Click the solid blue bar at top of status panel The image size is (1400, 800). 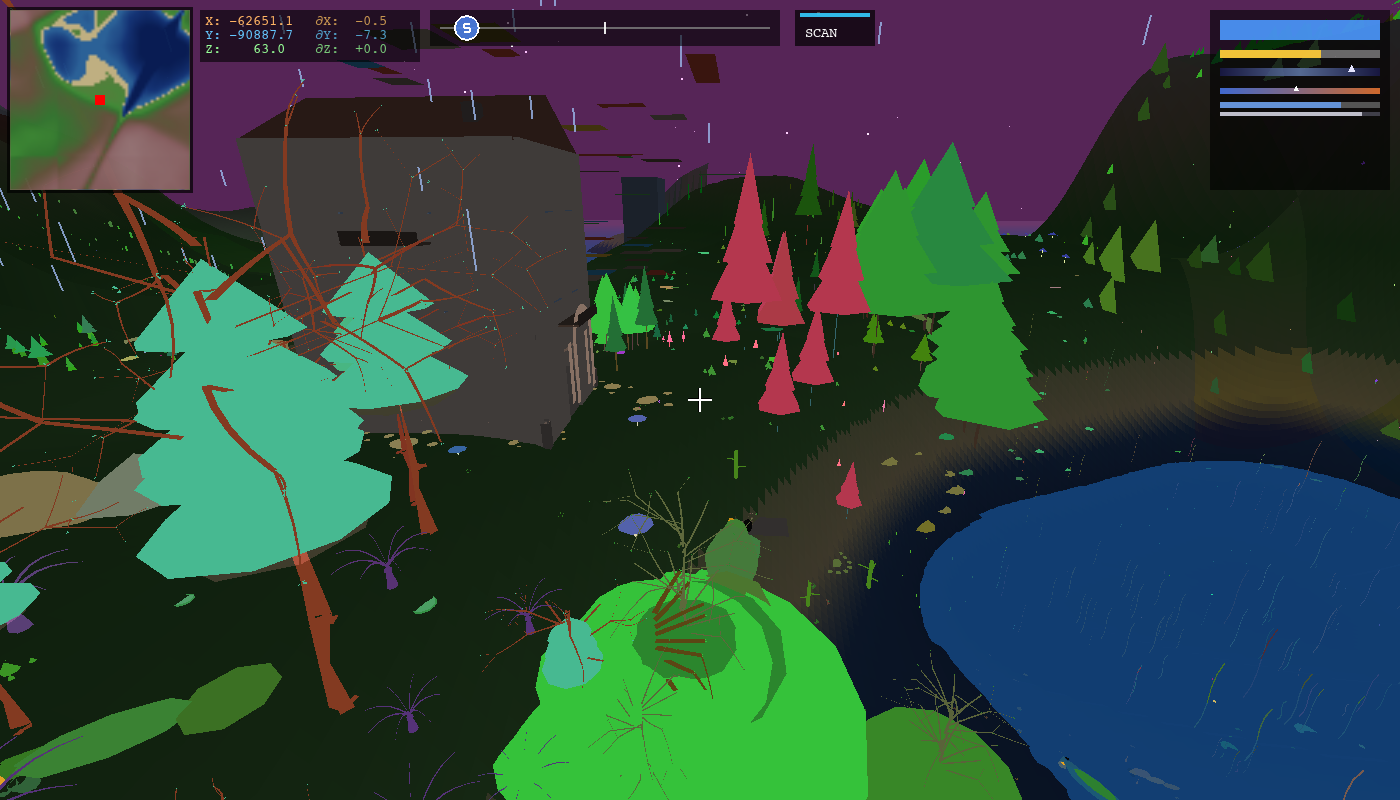(1300, 30)
